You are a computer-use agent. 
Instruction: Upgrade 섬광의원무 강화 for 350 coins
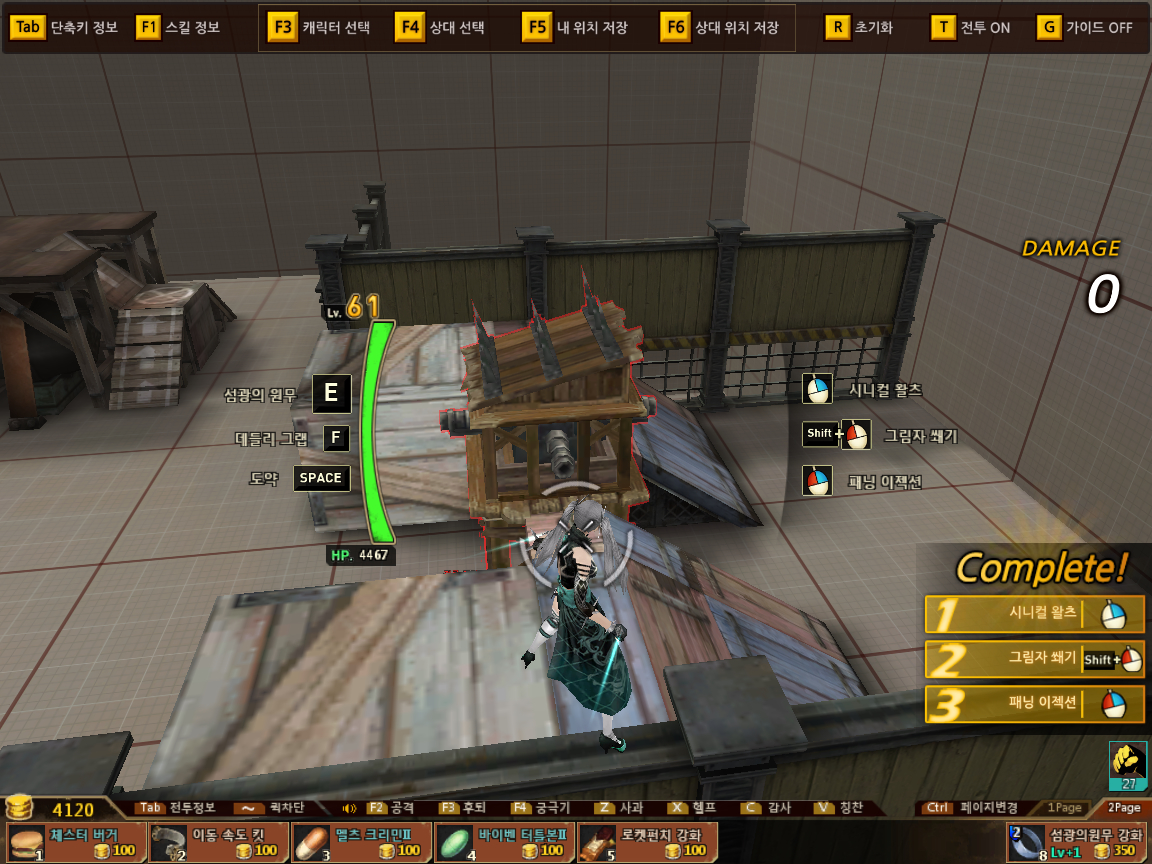[x=1077, y=842]
